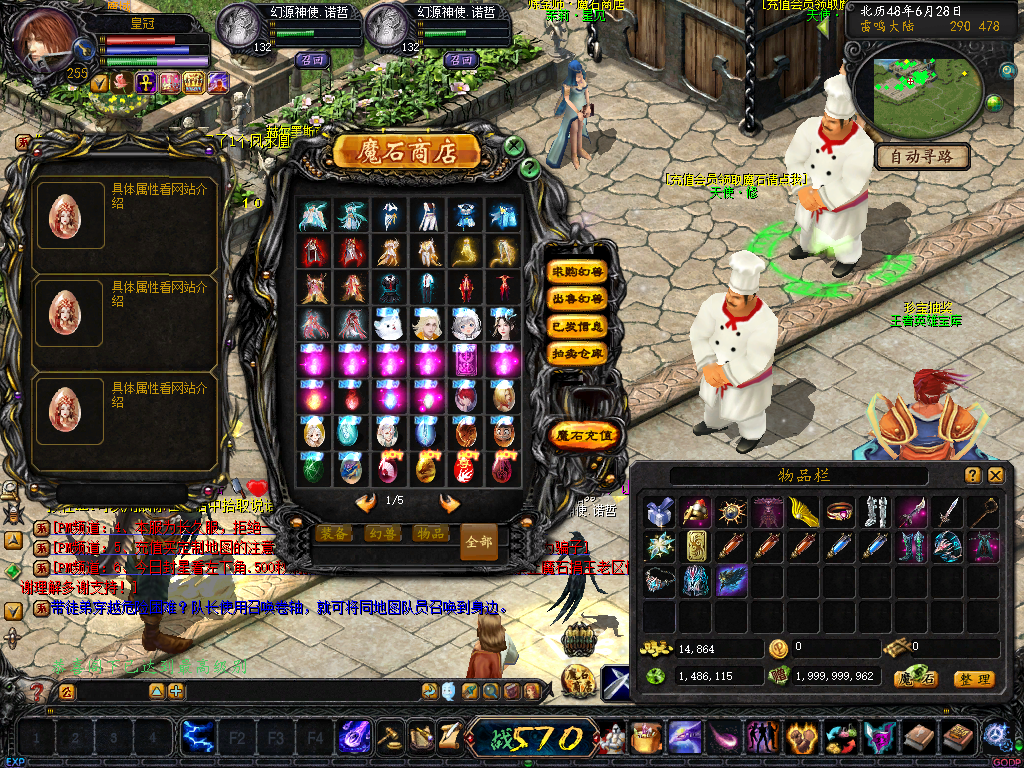Switch to the 幻兽 shop tab
Viewport: 1024px width, 768px height.
click(x=381, y=534)
